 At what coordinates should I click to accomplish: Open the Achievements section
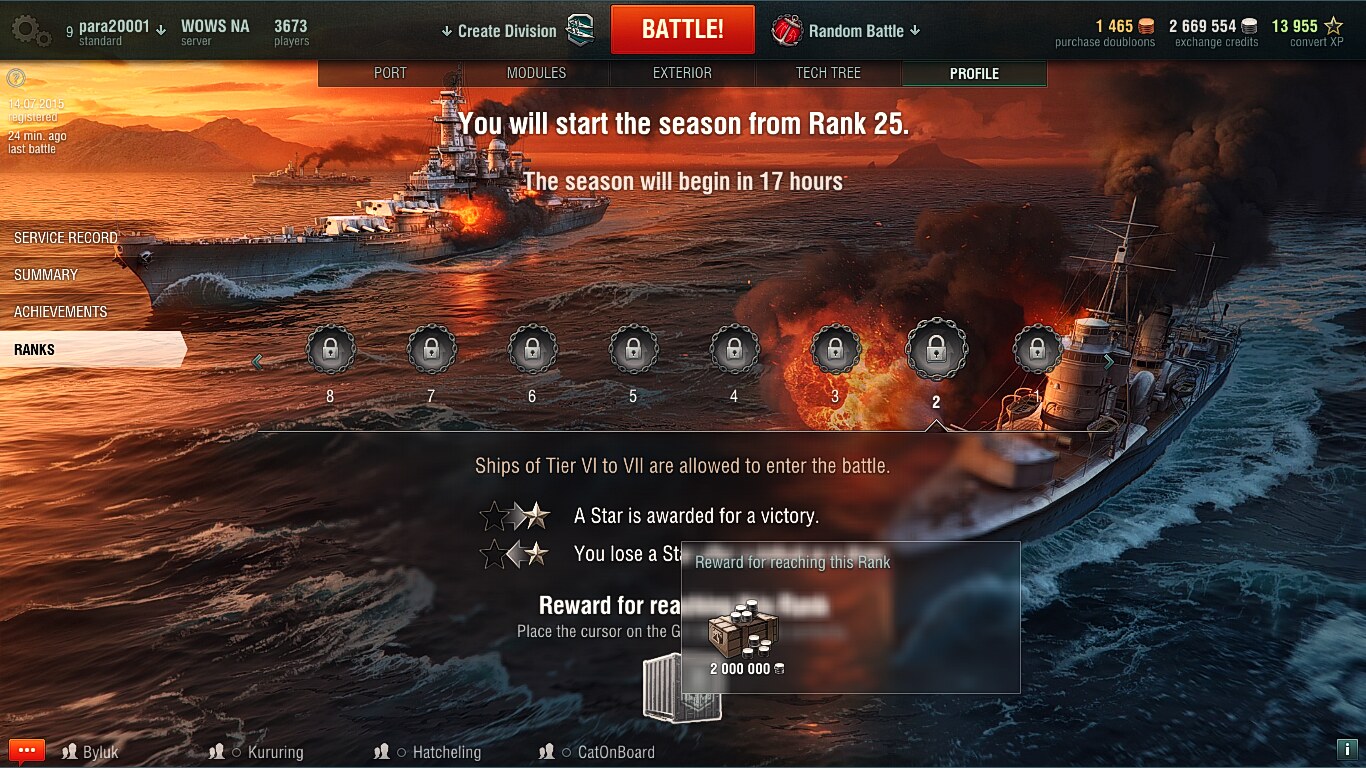click(61, 312)
